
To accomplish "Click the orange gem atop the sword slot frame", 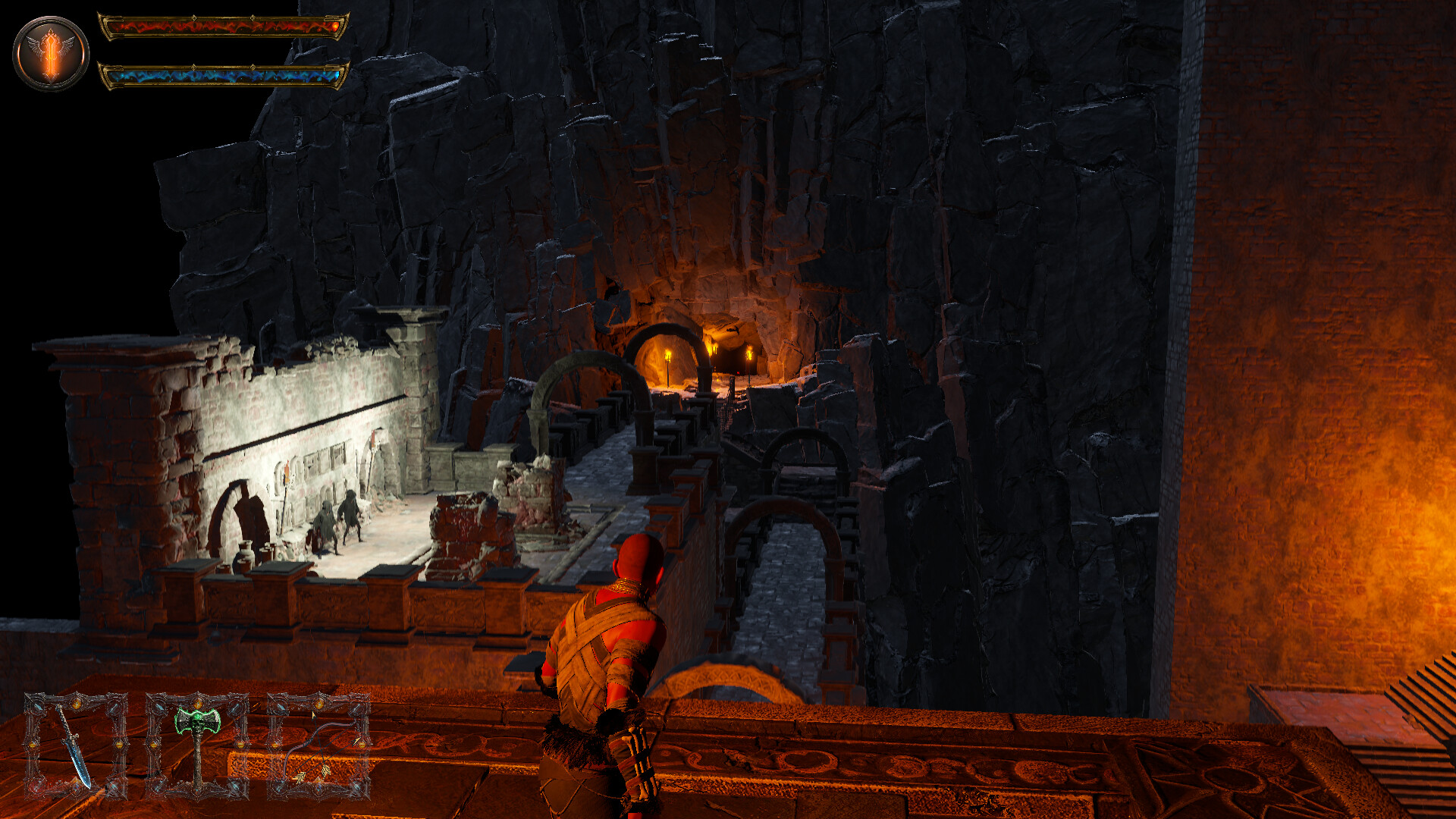I will (x=76, y=701).
